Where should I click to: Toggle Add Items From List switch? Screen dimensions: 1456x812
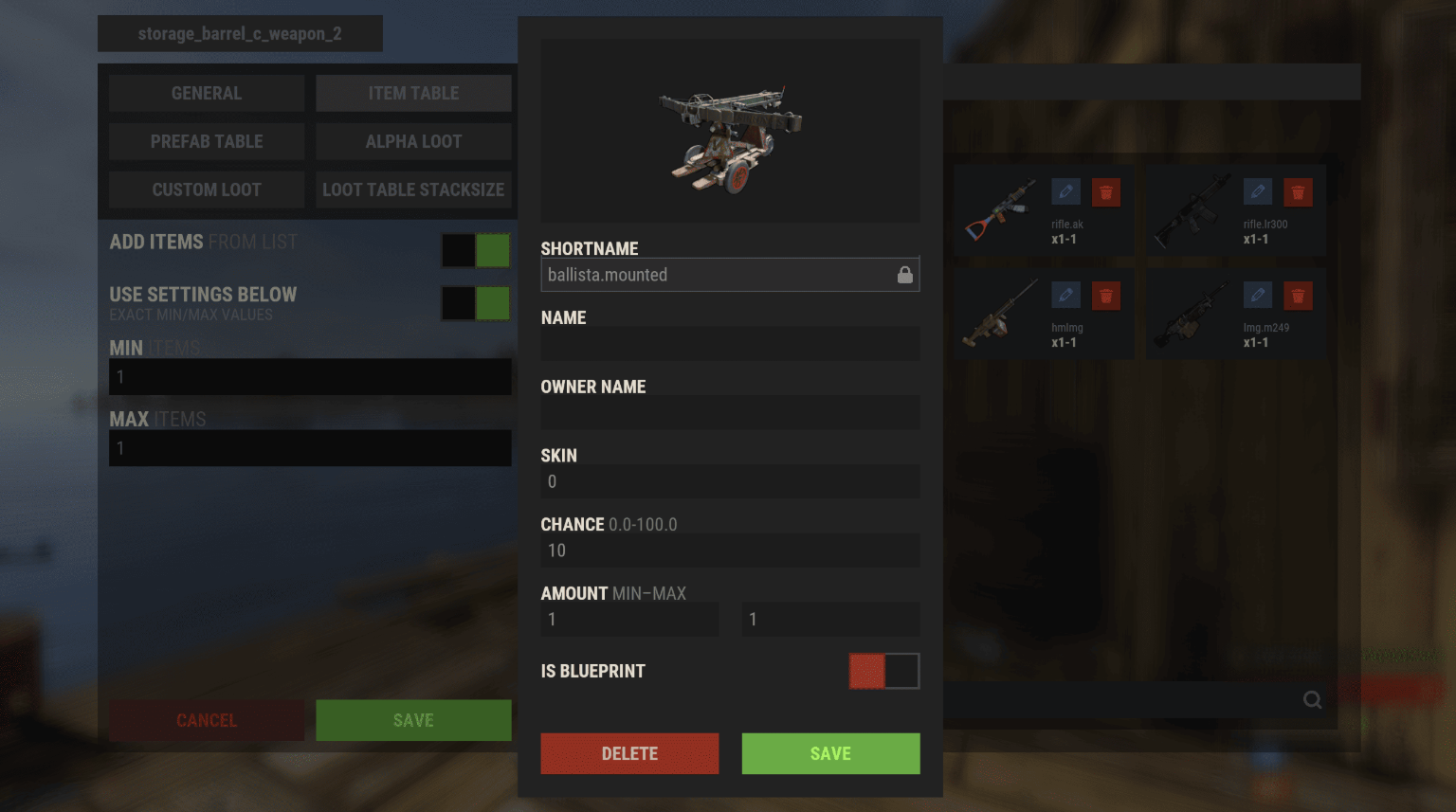pyautogui.click(x=476, y=250)
